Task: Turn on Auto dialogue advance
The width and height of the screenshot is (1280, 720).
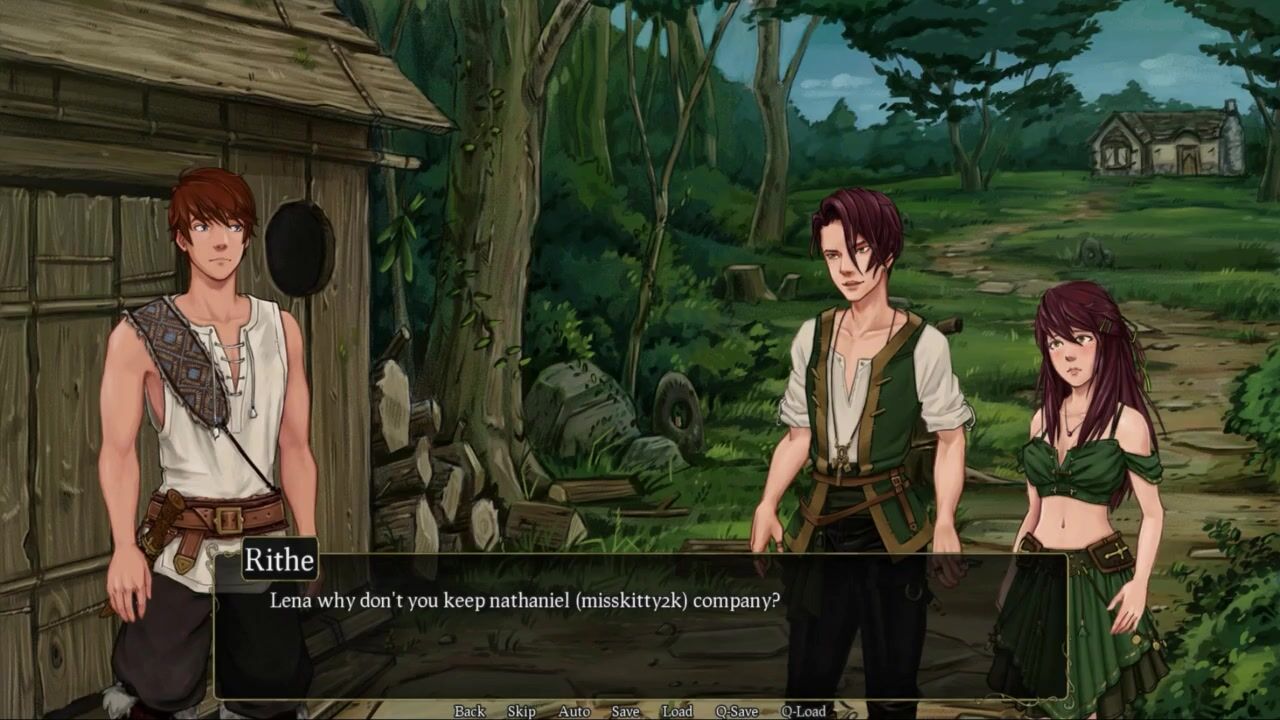Action: pos(574,711)
